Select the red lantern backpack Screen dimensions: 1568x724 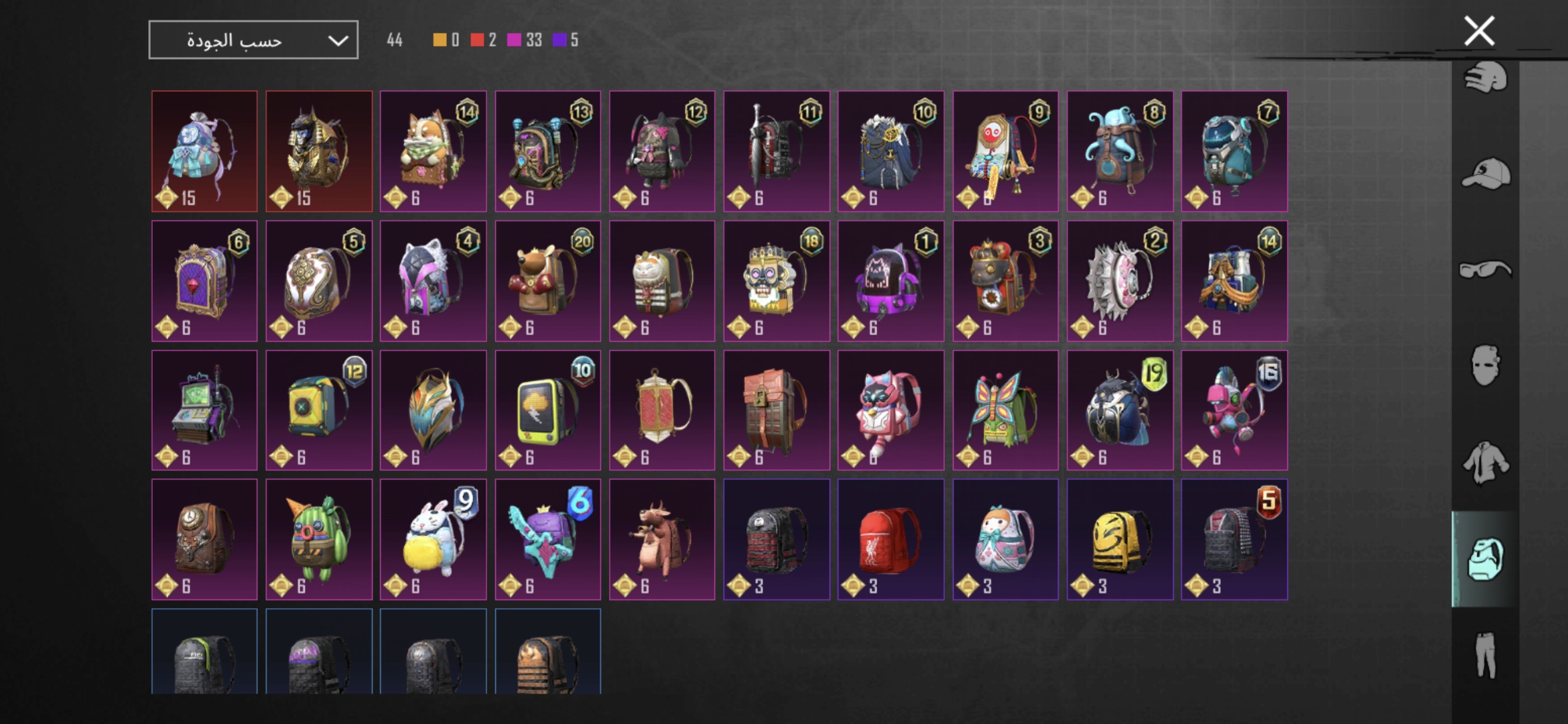pyautogui.click(x=662, y=410)
